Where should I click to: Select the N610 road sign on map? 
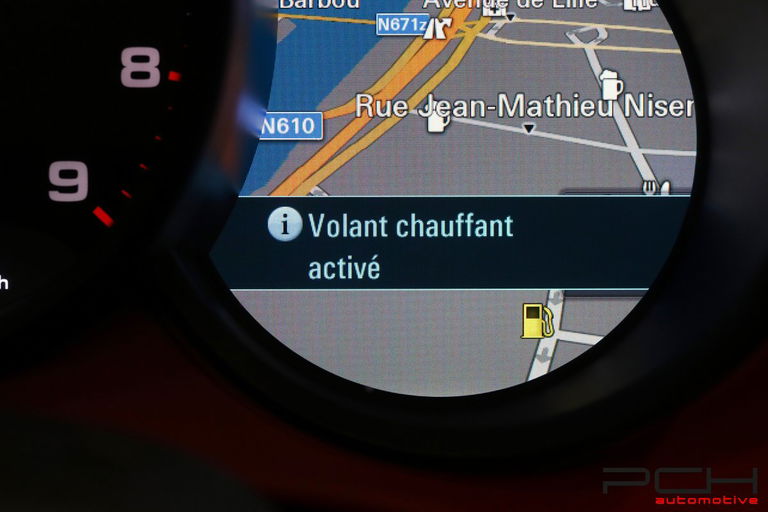[x=291, y=126]
